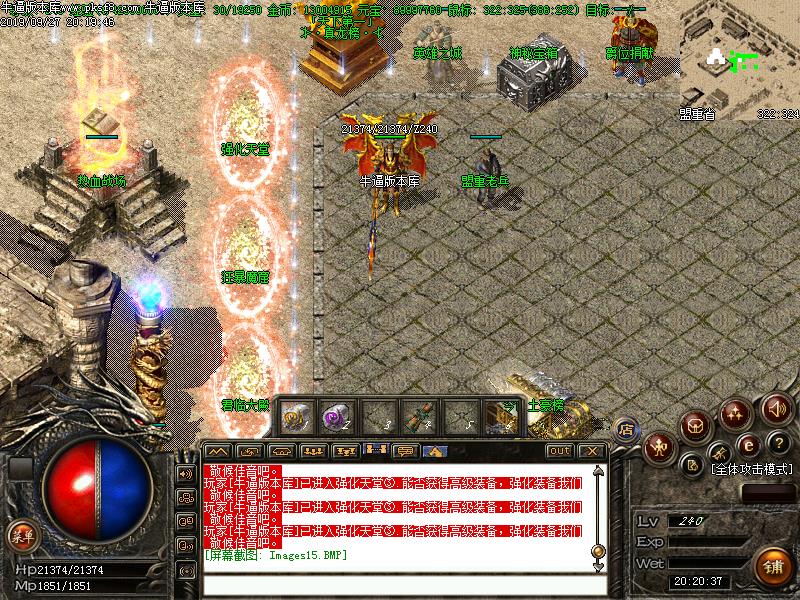Image resolution: width=800 pixels, height=600 pixels.
Task: Click the speech bubble chat toolbar button
Action: point(406,451)
